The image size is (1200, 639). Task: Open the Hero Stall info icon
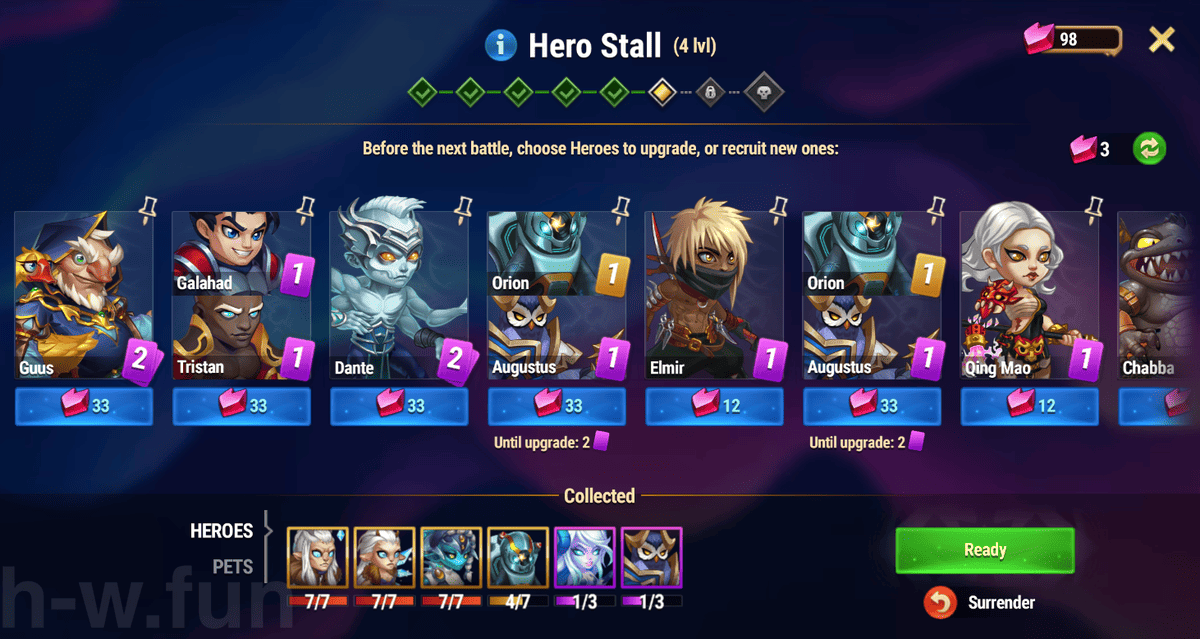500,45
